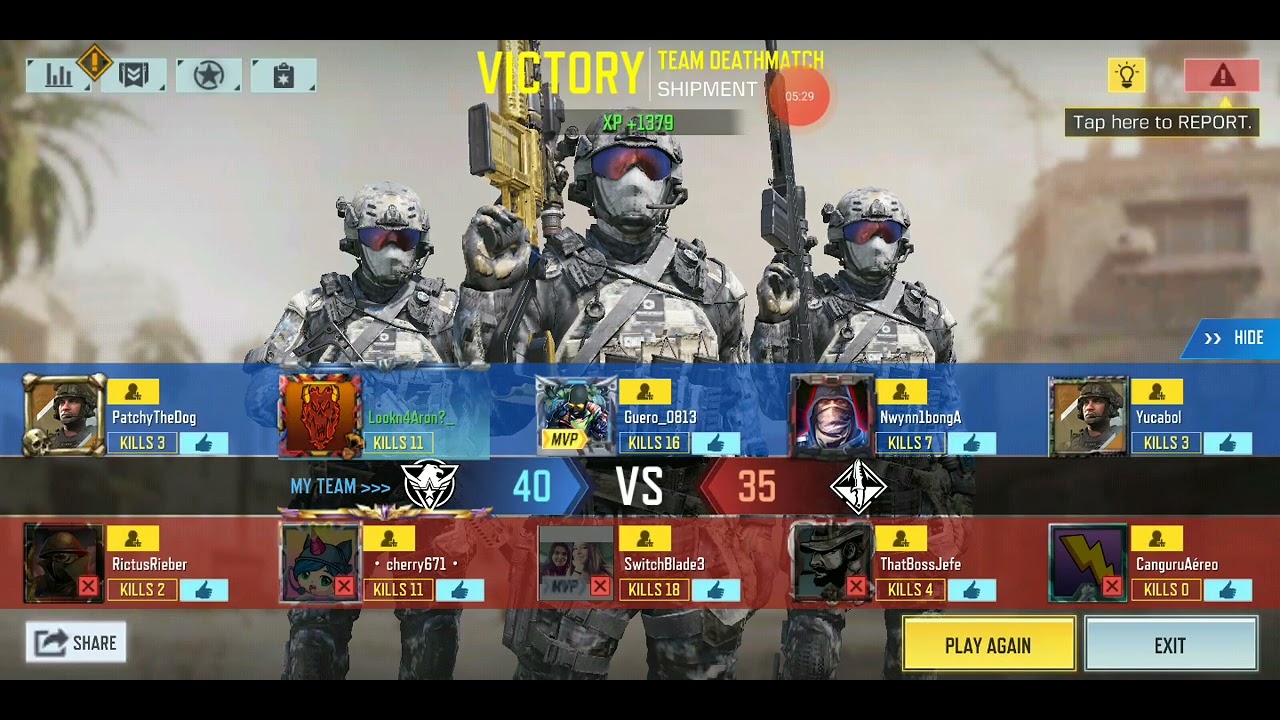This screenshot has width=1280, height=720.
Task: Open ThatBossJefe's player avatar
Action: point(832,564)
